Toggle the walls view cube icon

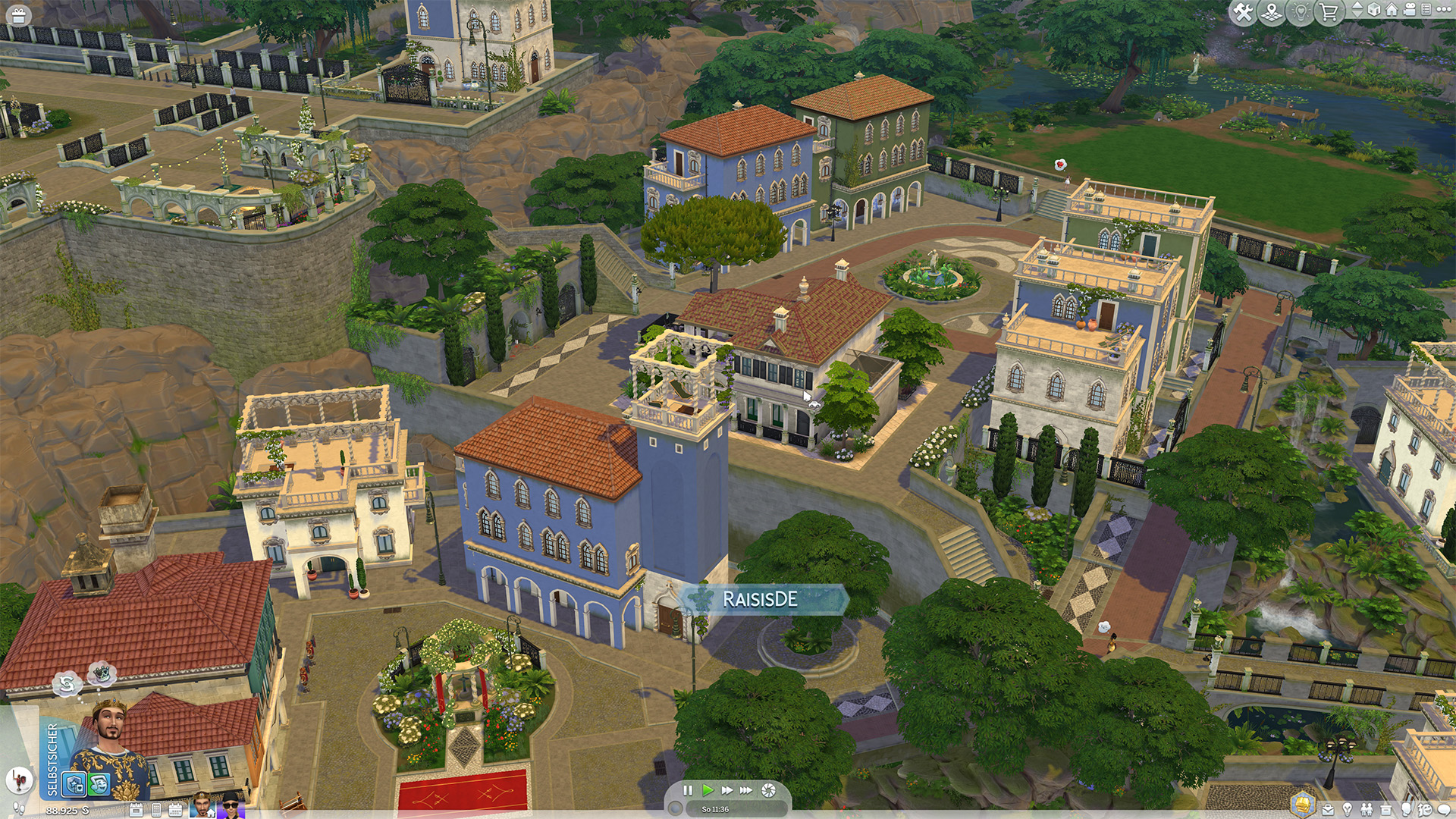click(1373, 10)
